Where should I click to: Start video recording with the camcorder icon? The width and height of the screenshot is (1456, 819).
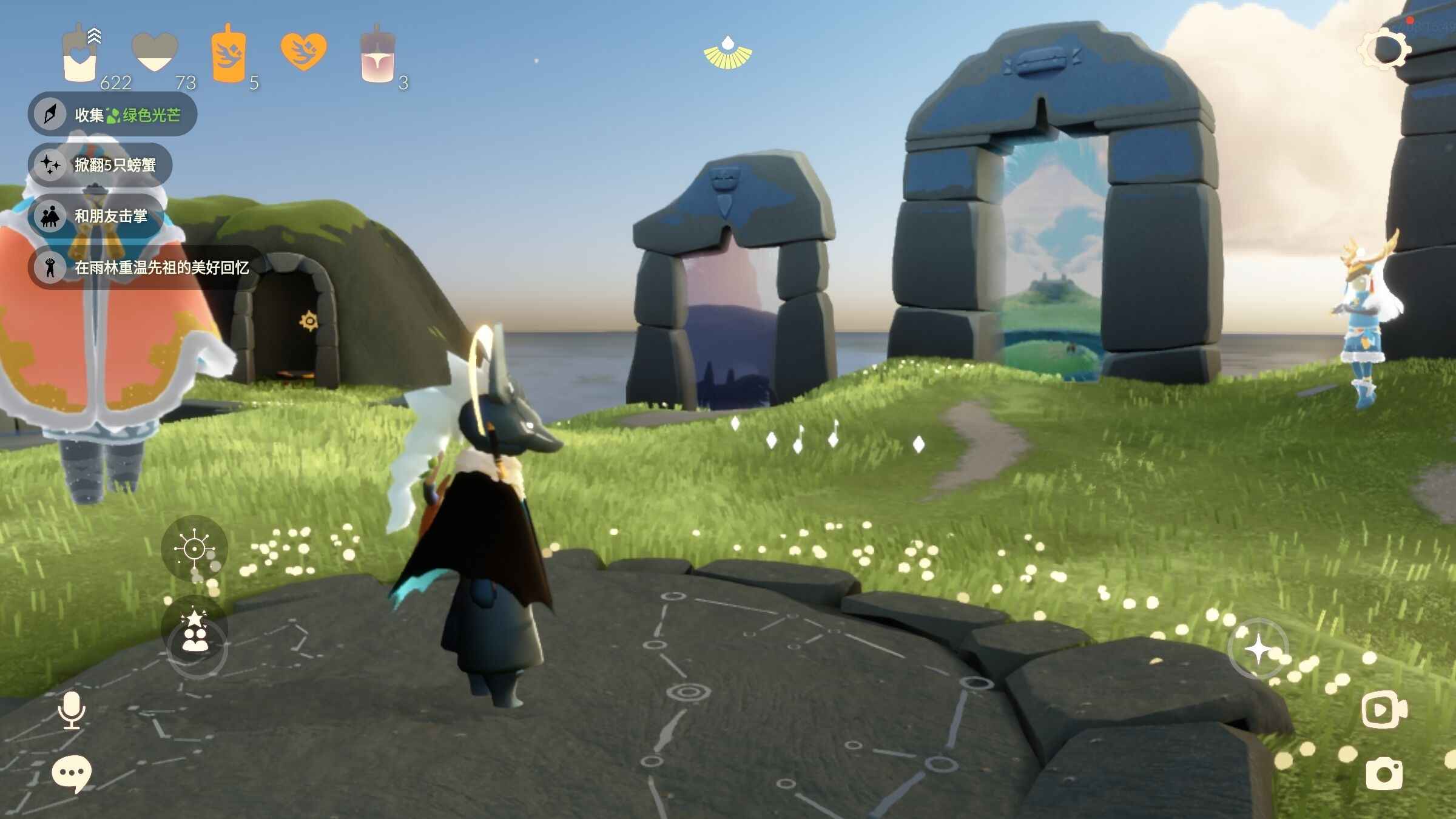click(1384, 709)
